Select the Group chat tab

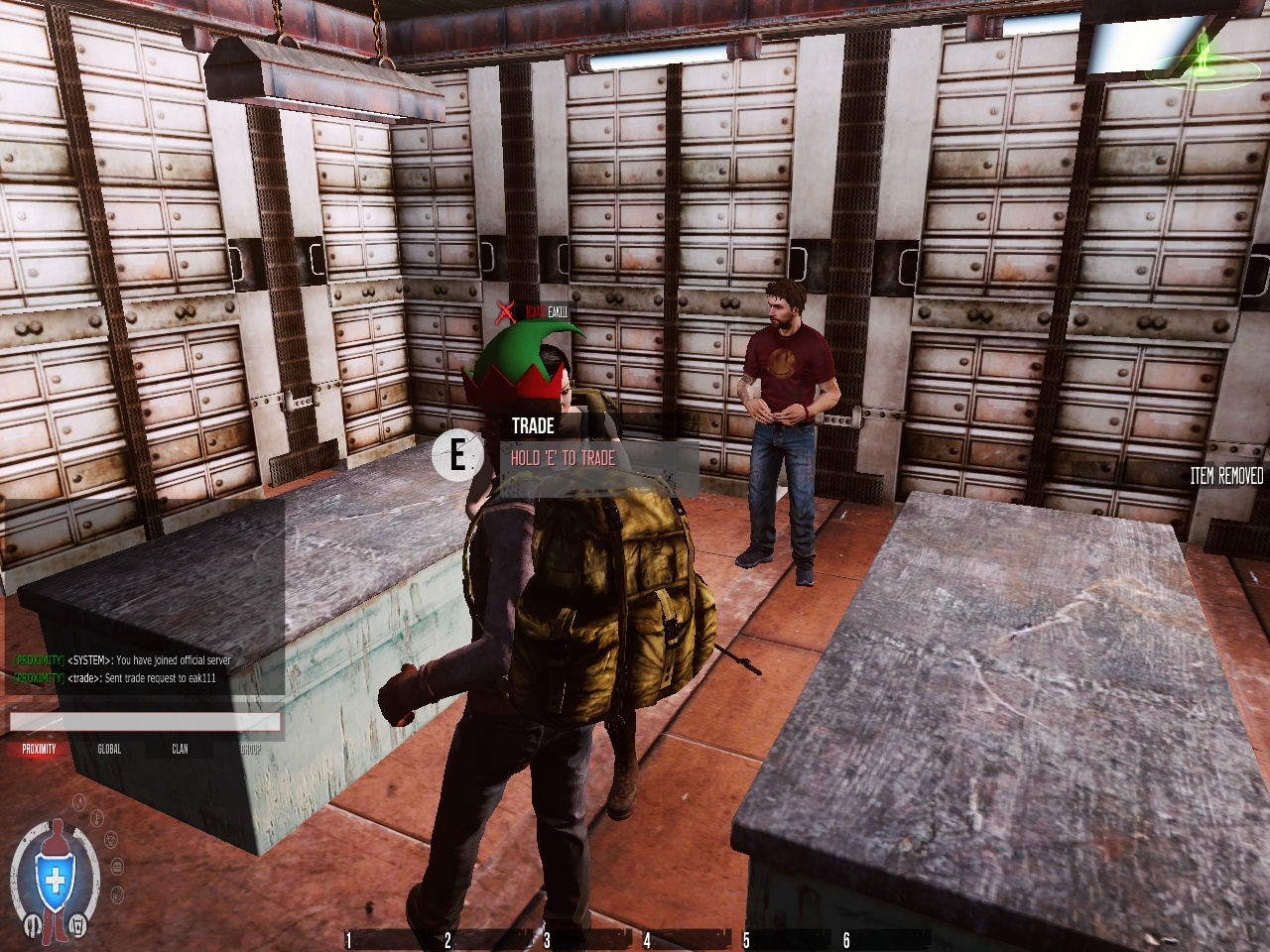pyautogui.click(x=250, y=749)
